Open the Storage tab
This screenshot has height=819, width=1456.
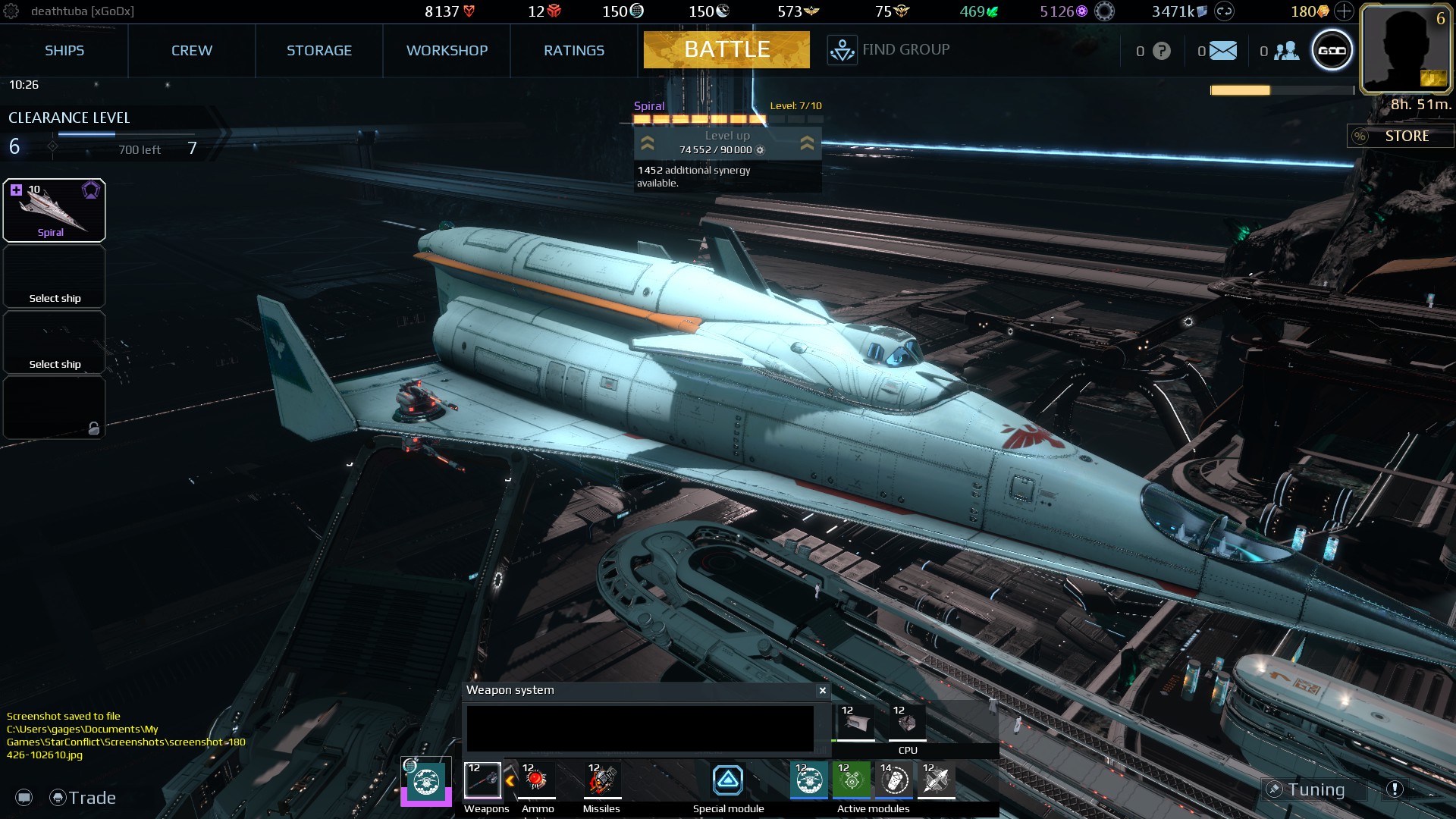[318, 51]
